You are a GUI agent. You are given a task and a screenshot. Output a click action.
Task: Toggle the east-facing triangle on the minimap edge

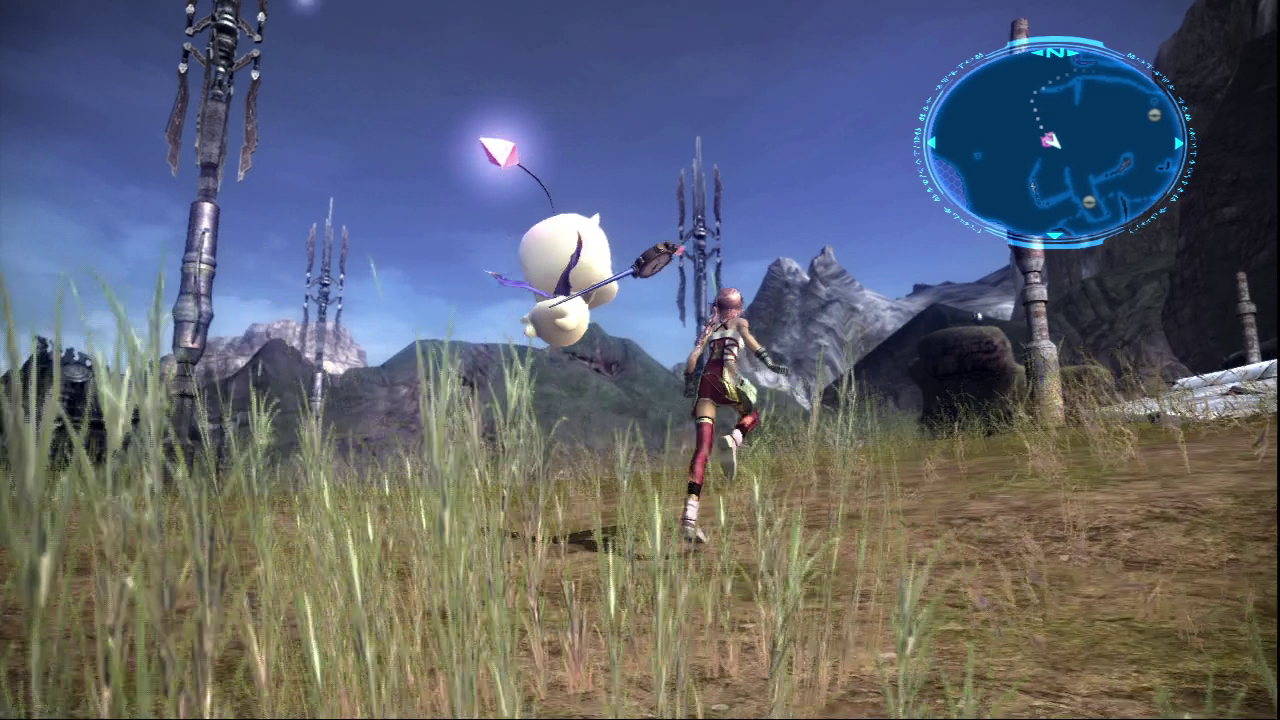1178,142
